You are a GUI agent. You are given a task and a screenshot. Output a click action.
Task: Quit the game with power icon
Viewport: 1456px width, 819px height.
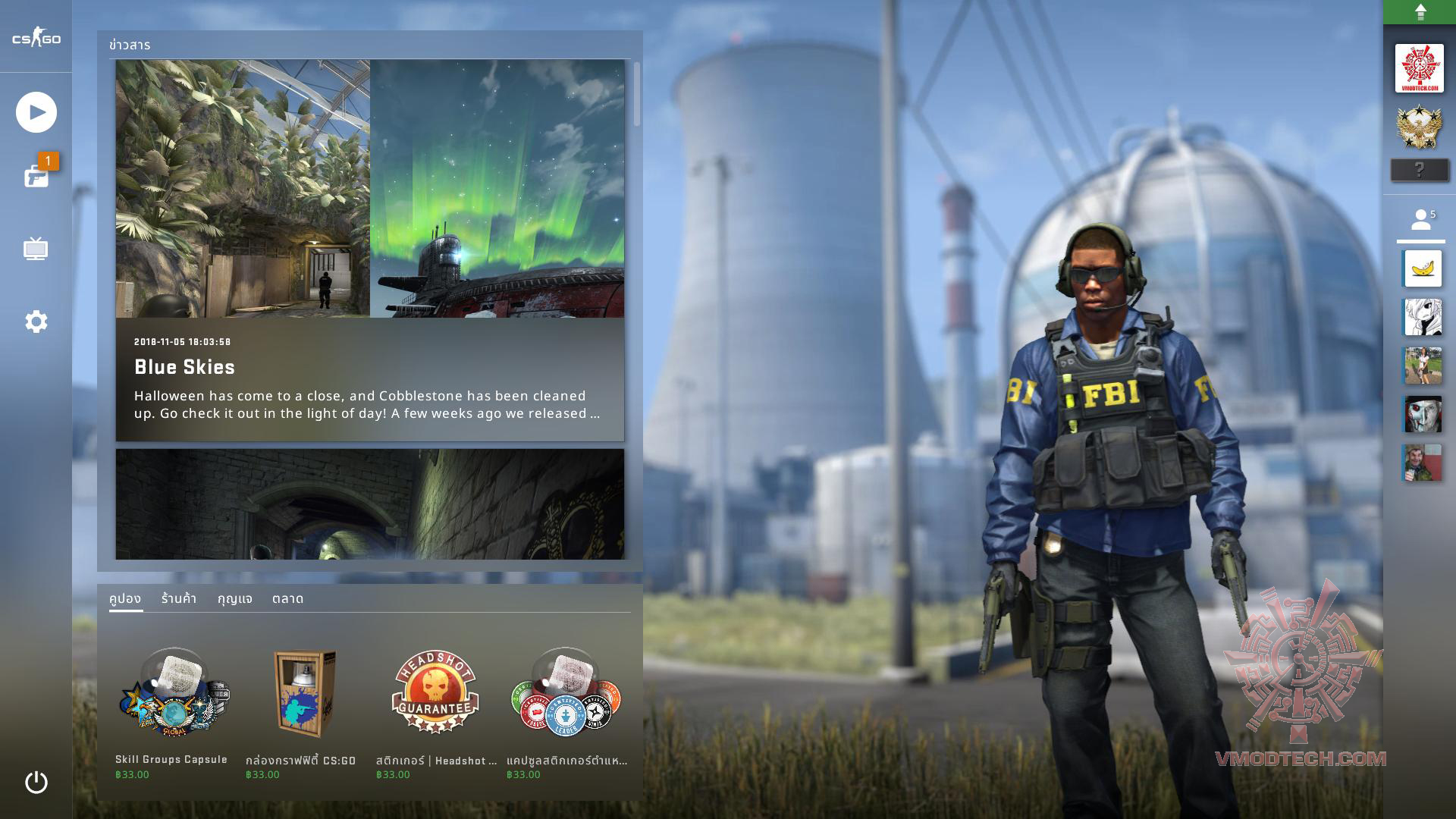click(x=36, y=782)
